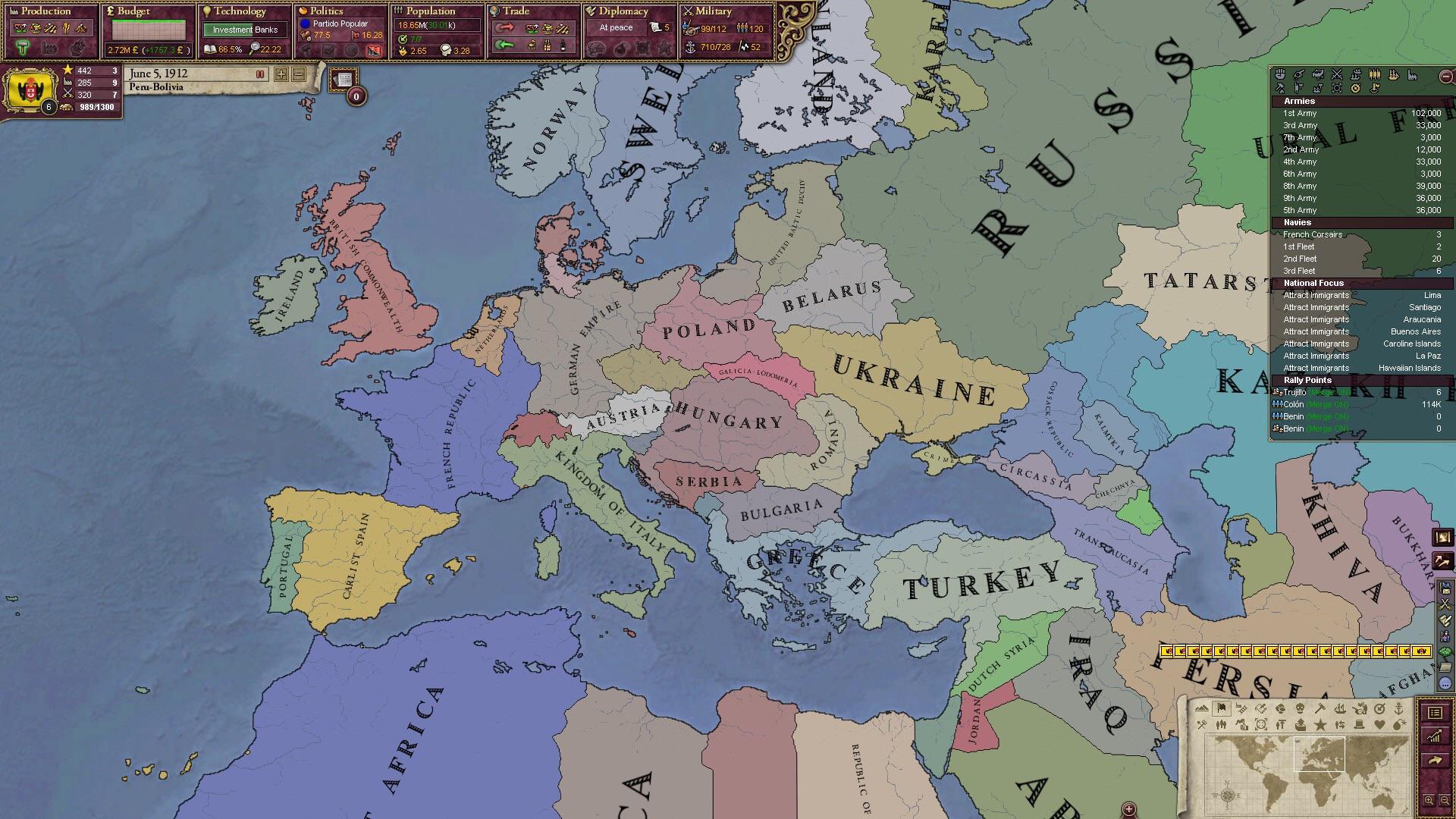Toggle the armies filter in the outliner

[1336, 75]
